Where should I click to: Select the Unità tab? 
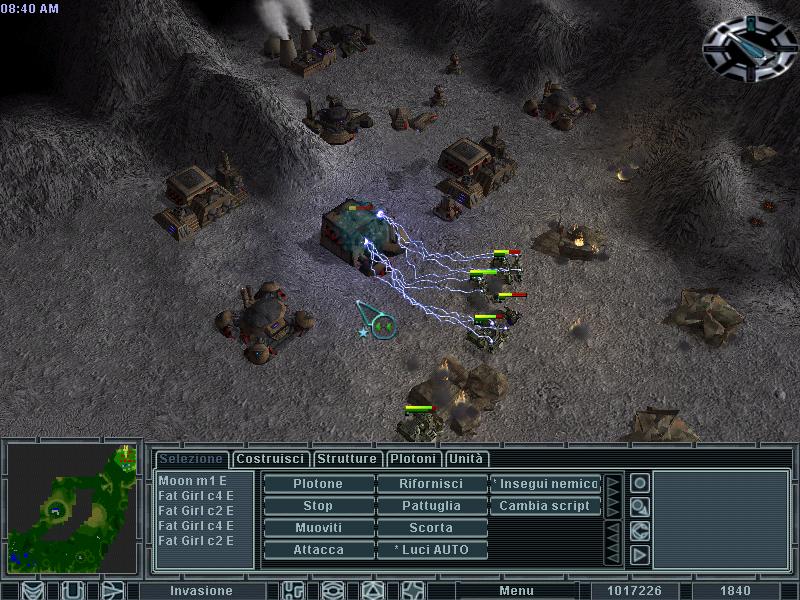[x=466, y=459]
